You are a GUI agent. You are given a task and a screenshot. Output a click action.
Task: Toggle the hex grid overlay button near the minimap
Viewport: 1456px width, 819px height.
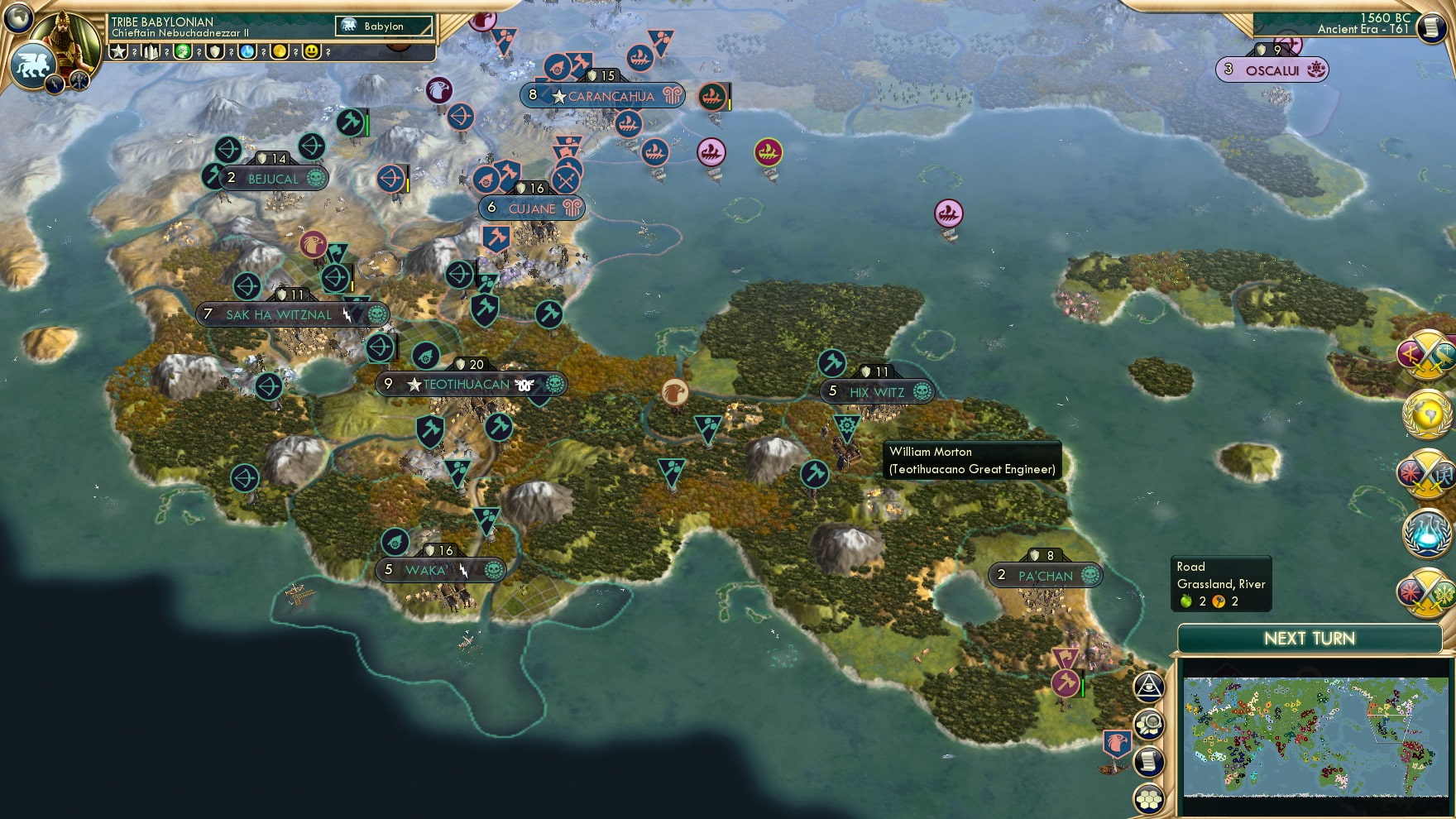pyautogui.click(x=1147, y=798)
